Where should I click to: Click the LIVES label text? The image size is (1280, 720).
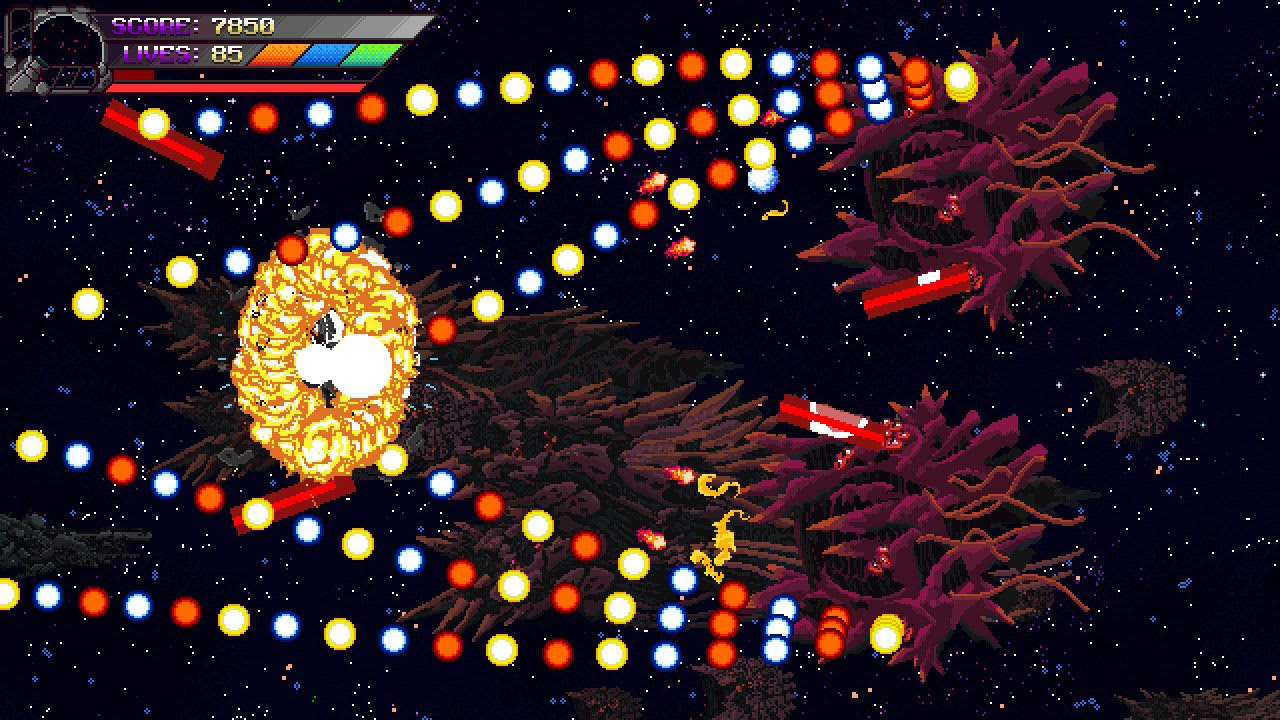tap(160, 54)
